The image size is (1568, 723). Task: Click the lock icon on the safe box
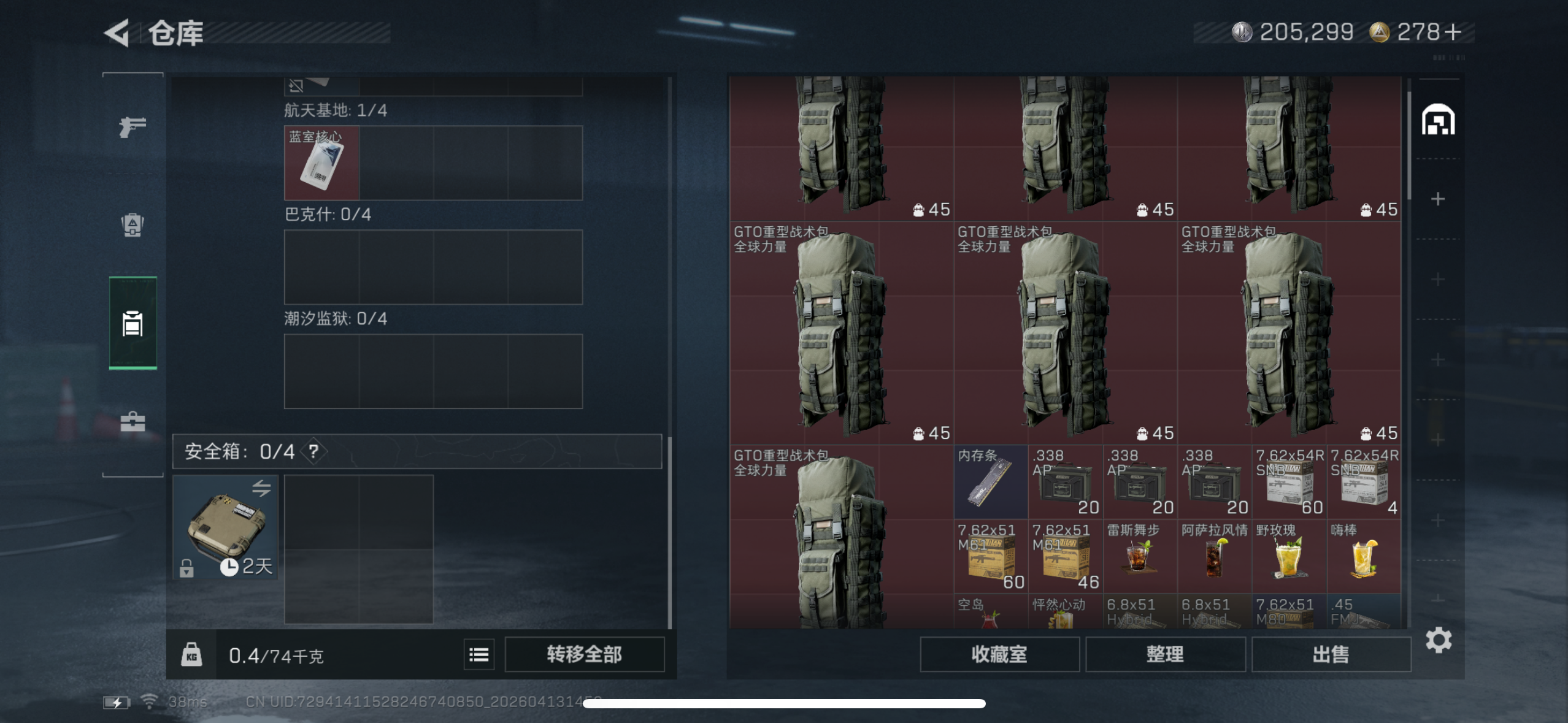pyautogui.click(x=185, y=568)
